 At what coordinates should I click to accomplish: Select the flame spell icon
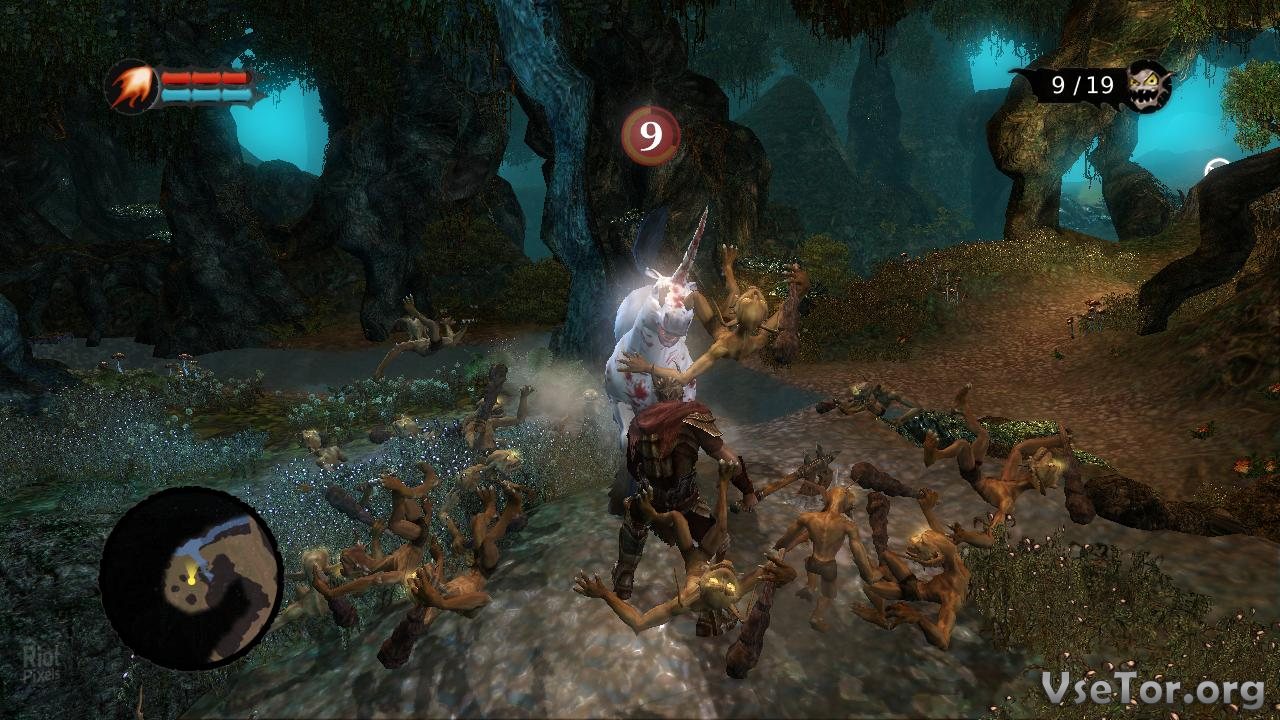click(131, 87)
